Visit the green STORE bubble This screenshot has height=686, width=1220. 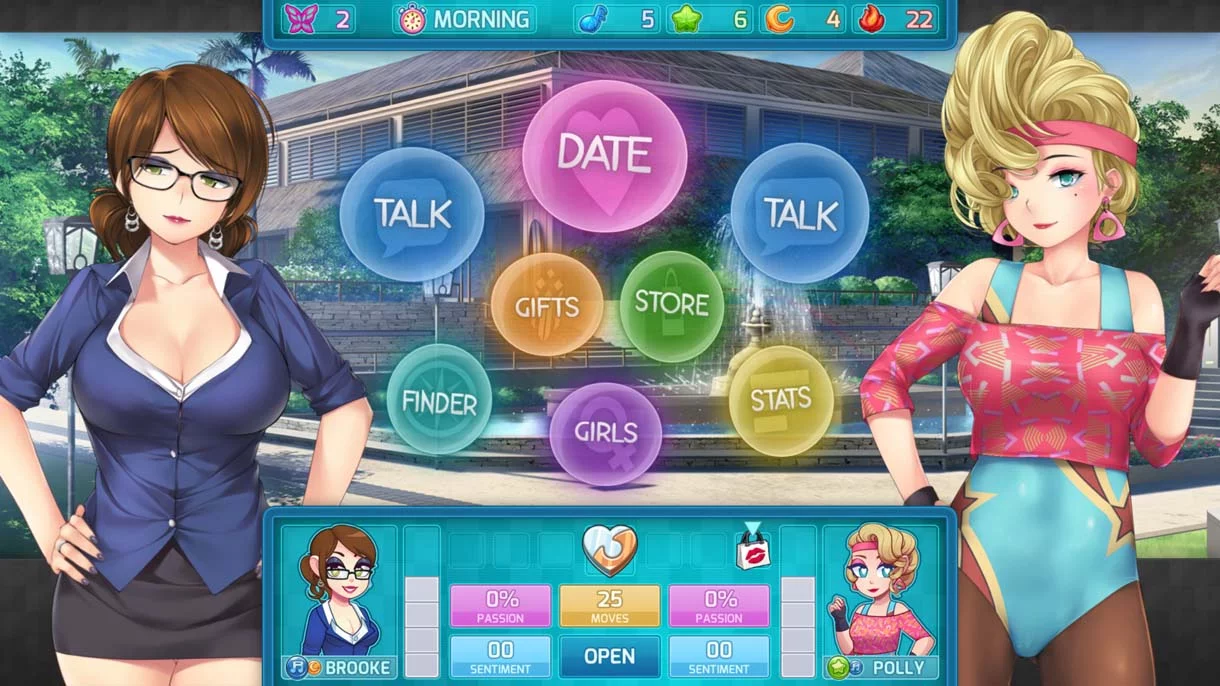672,305
